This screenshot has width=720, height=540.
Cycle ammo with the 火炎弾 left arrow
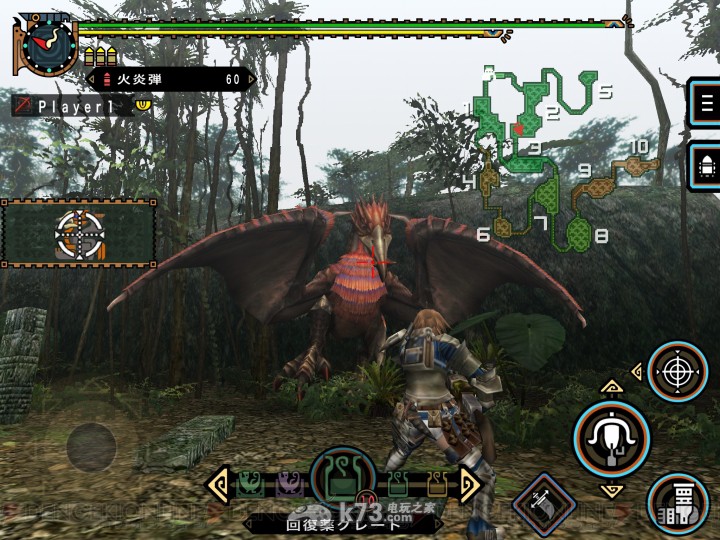[92, 78]
